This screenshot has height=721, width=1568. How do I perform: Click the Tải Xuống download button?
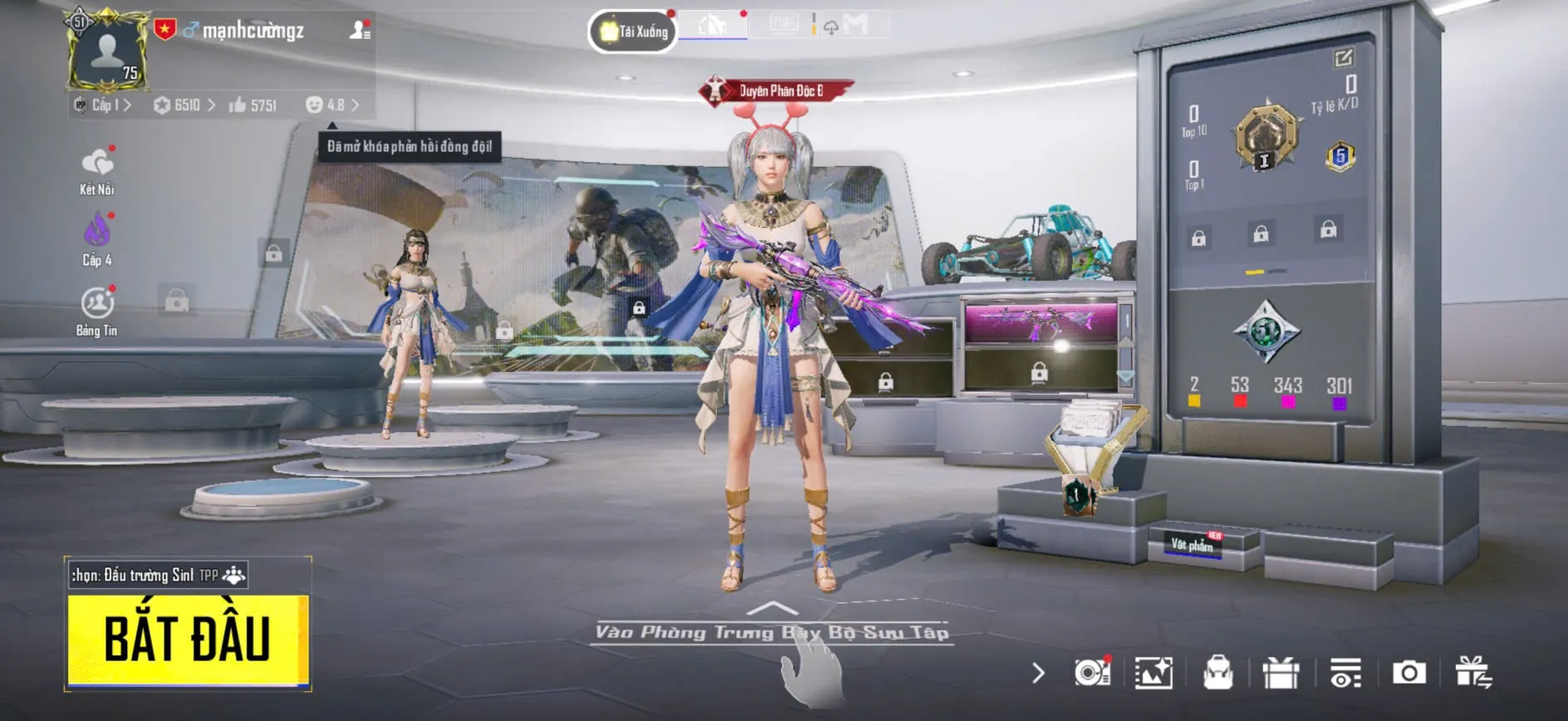coord(633,32)
